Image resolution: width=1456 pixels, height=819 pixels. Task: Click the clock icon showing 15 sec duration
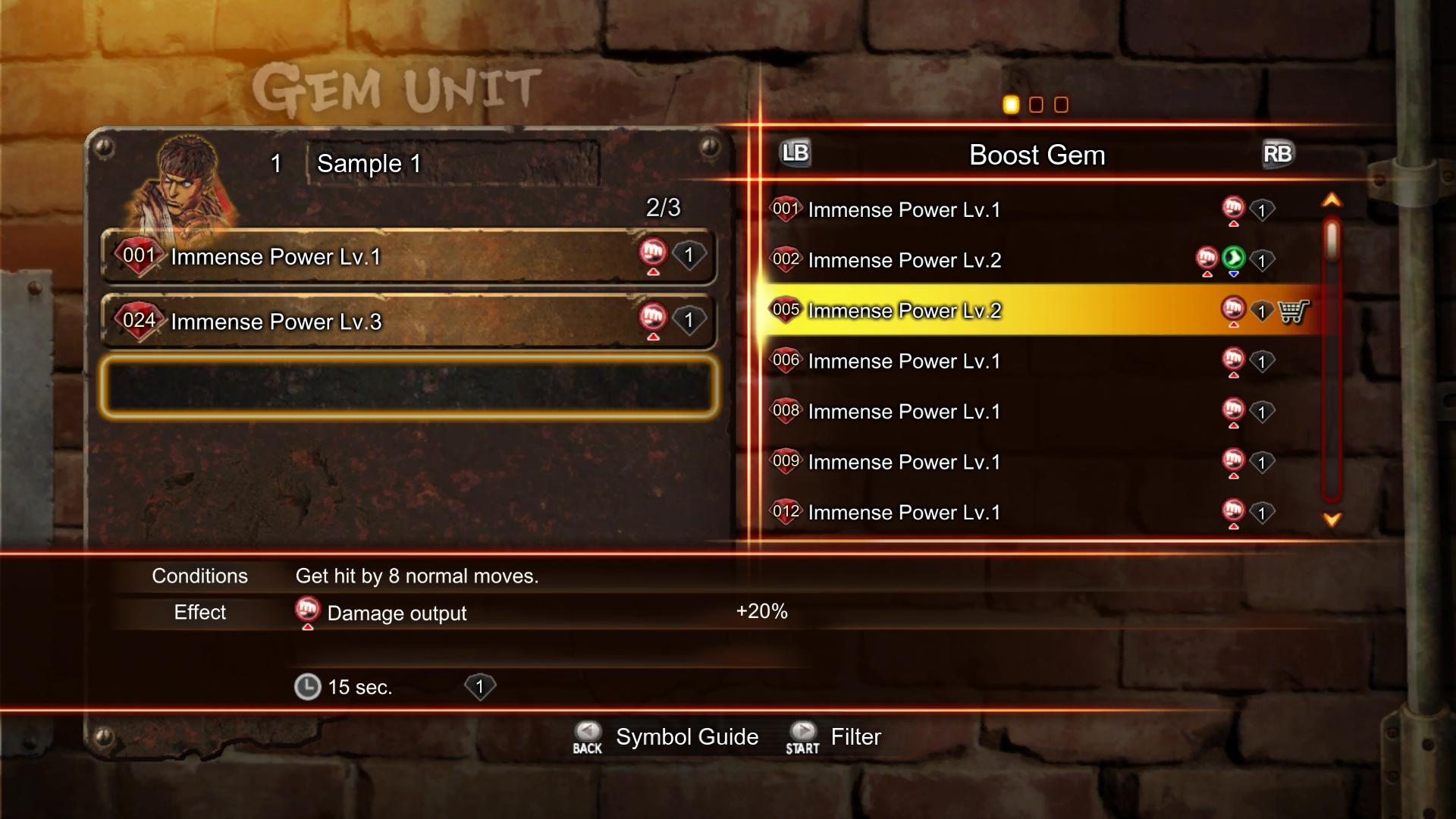[308, 687]
